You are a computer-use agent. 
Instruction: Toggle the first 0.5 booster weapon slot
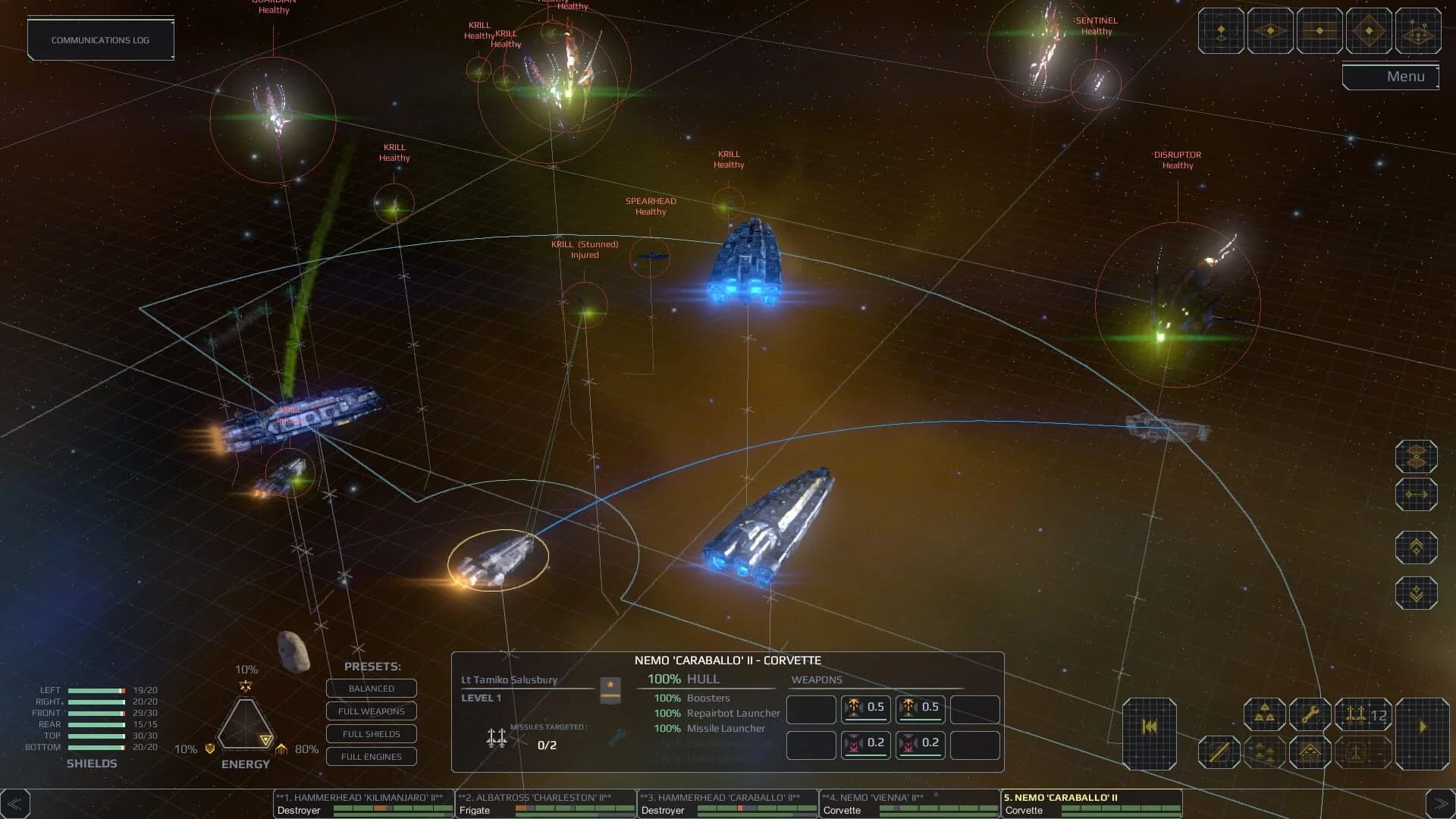point(865,709)
